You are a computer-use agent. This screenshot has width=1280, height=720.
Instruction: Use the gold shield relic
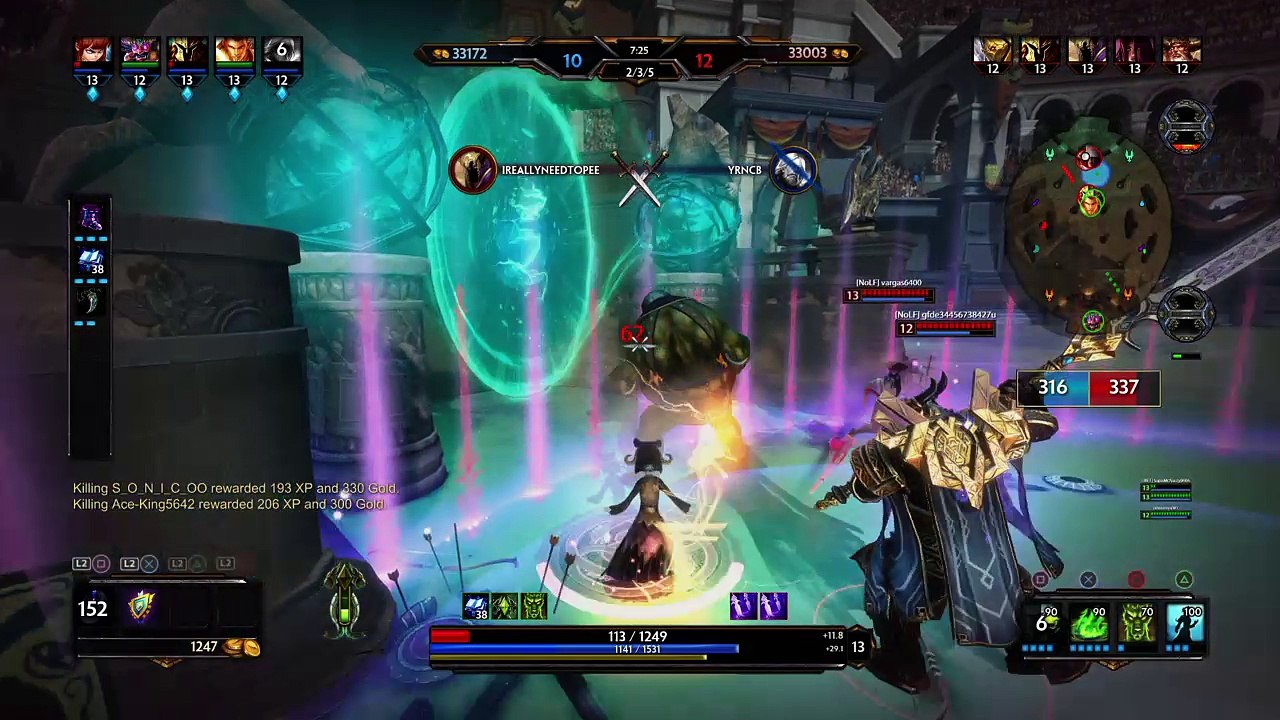pyautogui.click(x=141, y=607)
